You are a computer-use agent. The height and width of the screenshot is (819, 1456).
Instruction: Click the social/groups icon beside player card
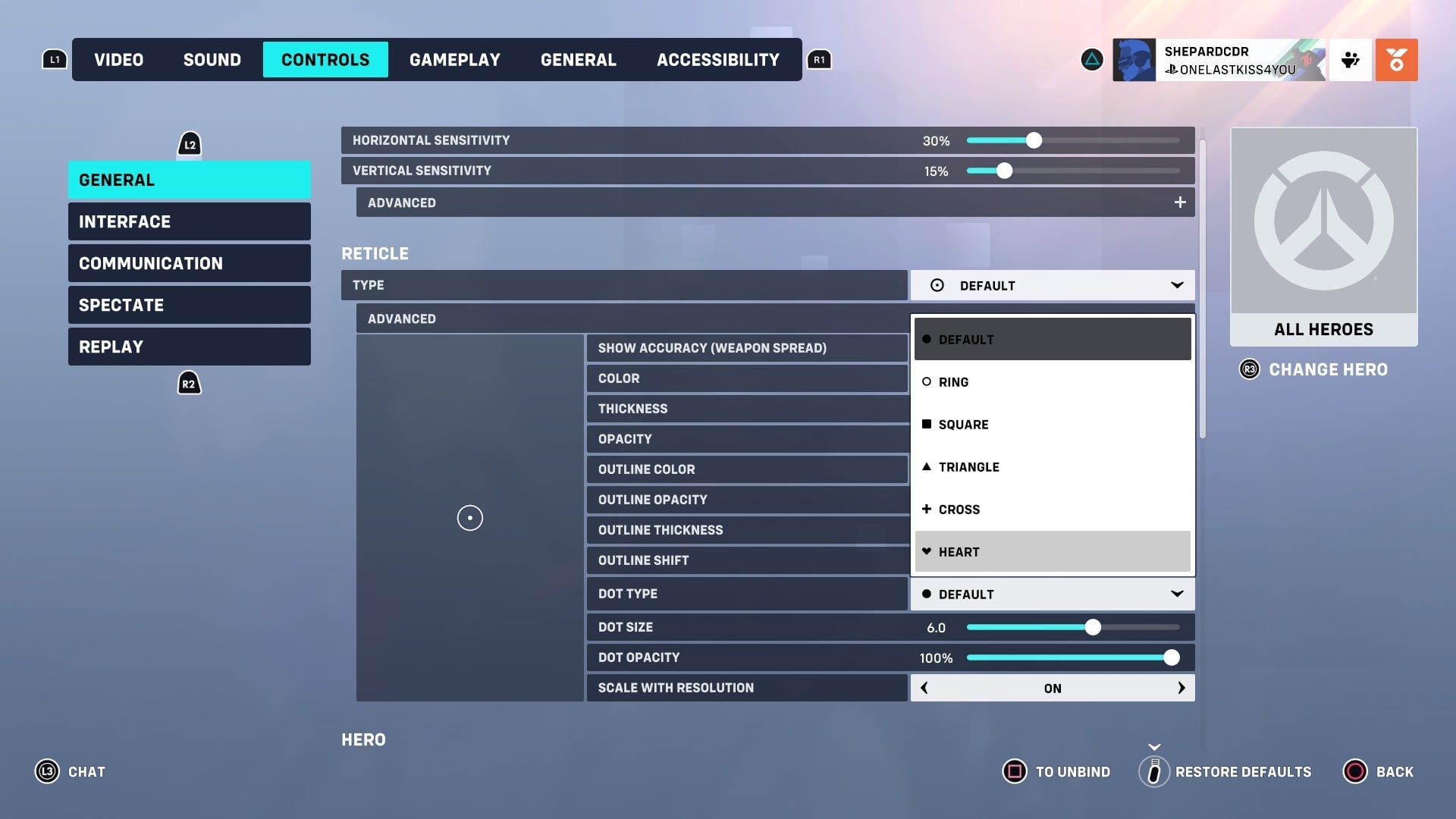tap(1351, 59)
